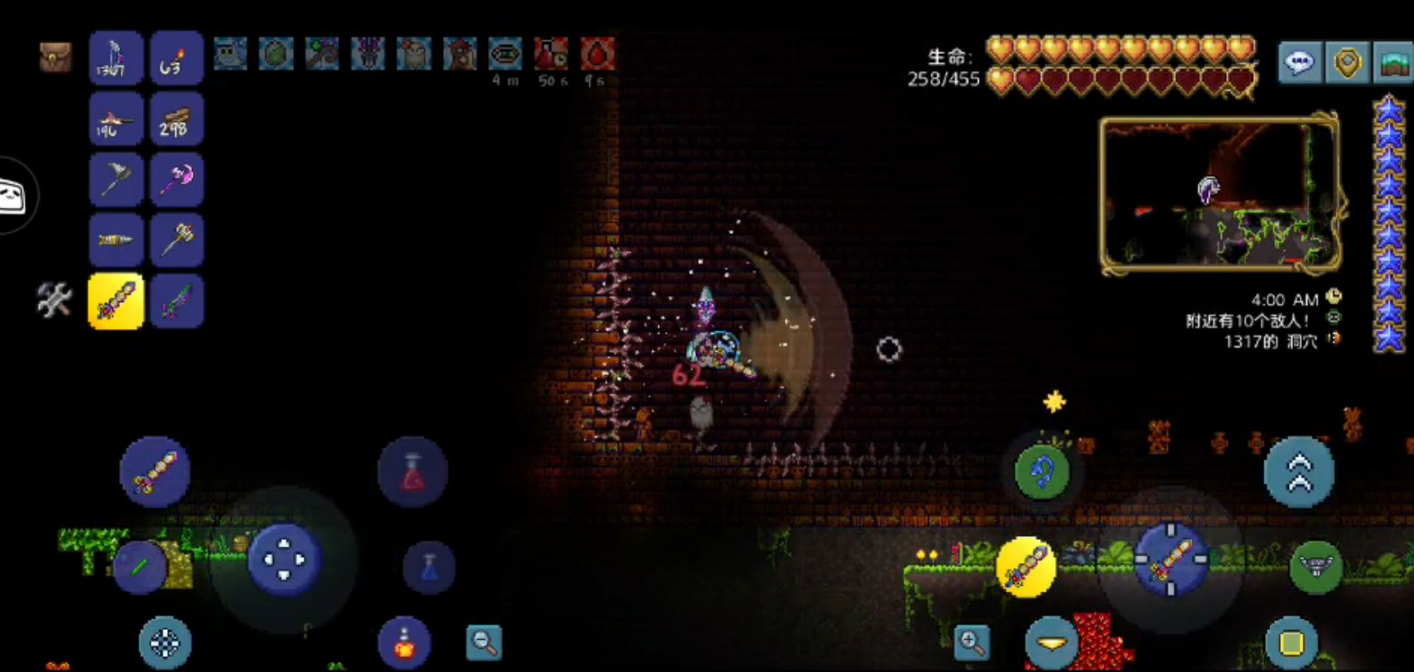Zoom in with the plus magnifier

[x=971, y=642]
